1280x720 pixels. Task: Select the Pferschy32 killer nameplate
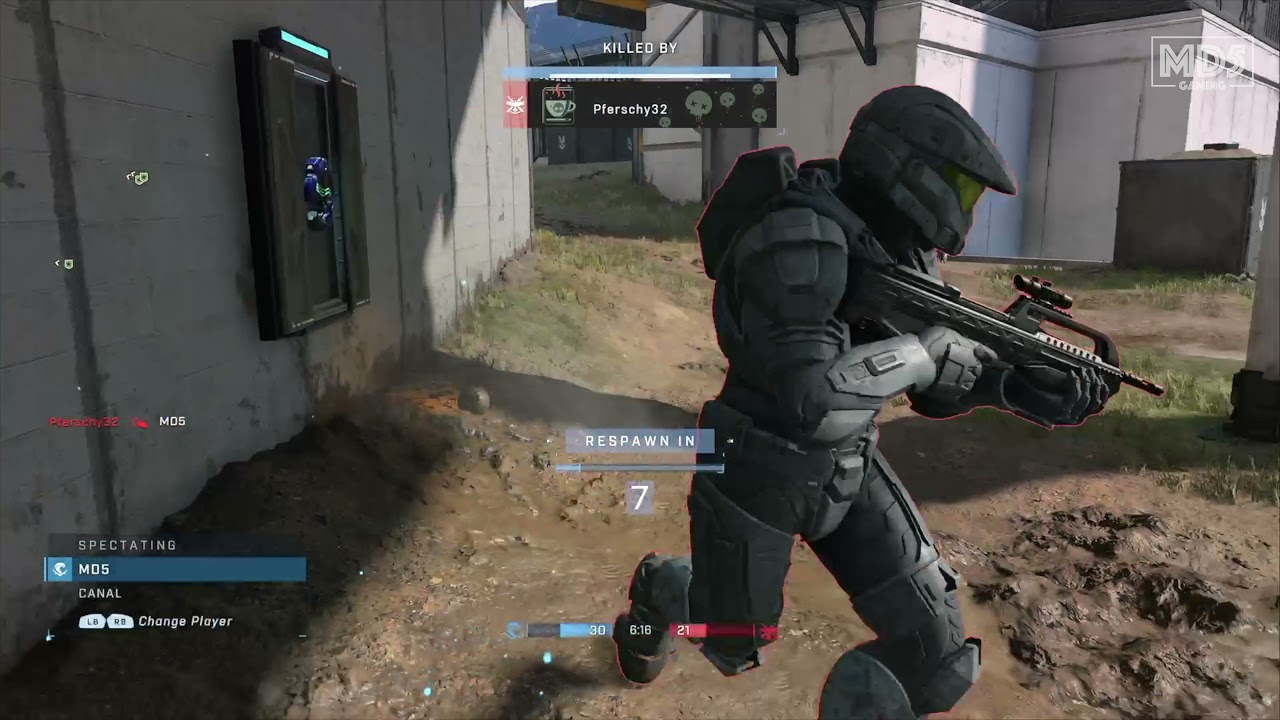[629, 109]
